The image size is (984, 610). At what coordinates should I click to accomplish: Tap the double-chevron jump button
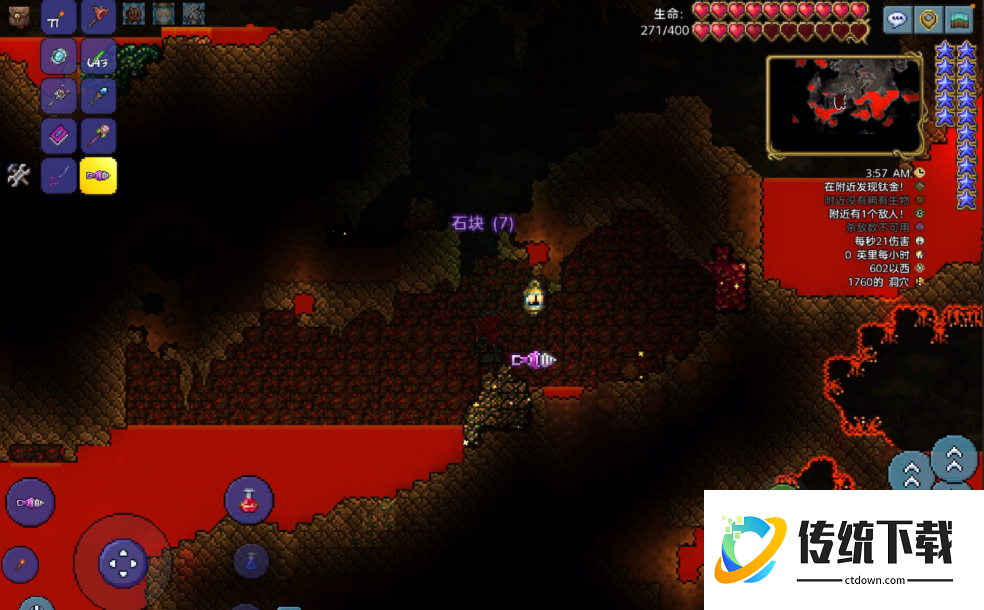(x=954, y=459)
